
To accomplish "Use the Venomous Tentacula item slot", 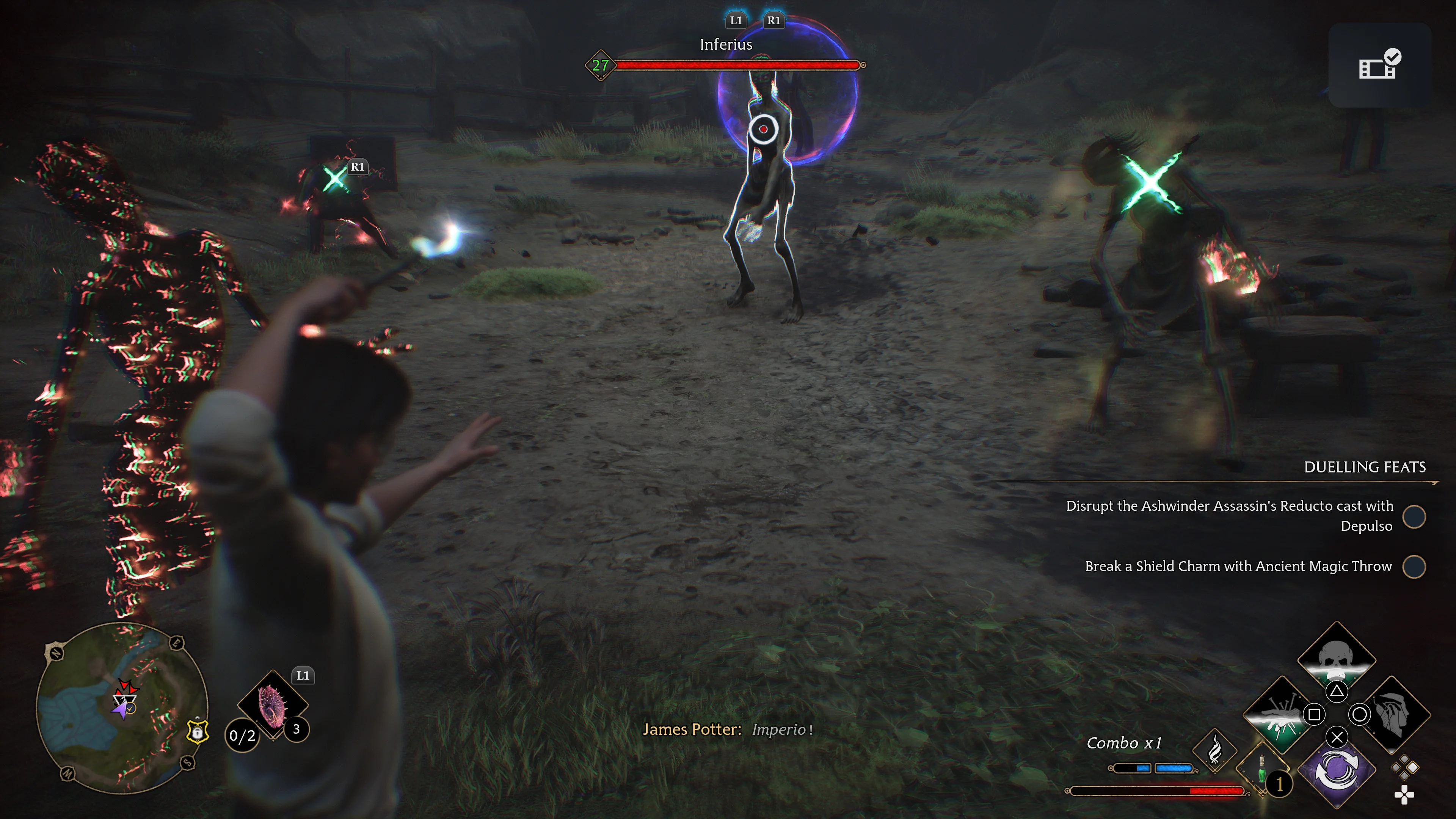I will [273, 704].
